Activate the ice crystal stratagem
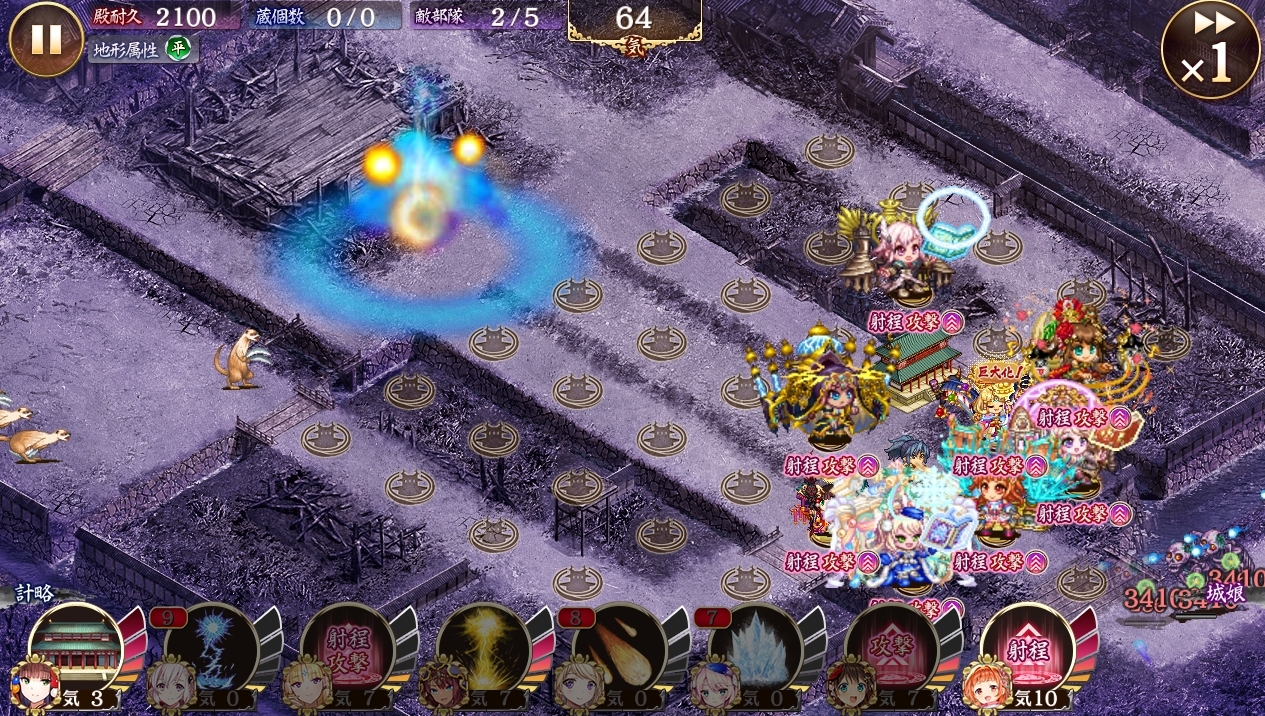Image resolution: width=1265 pixels, height=716 pixels. click(x=756, y=650)
